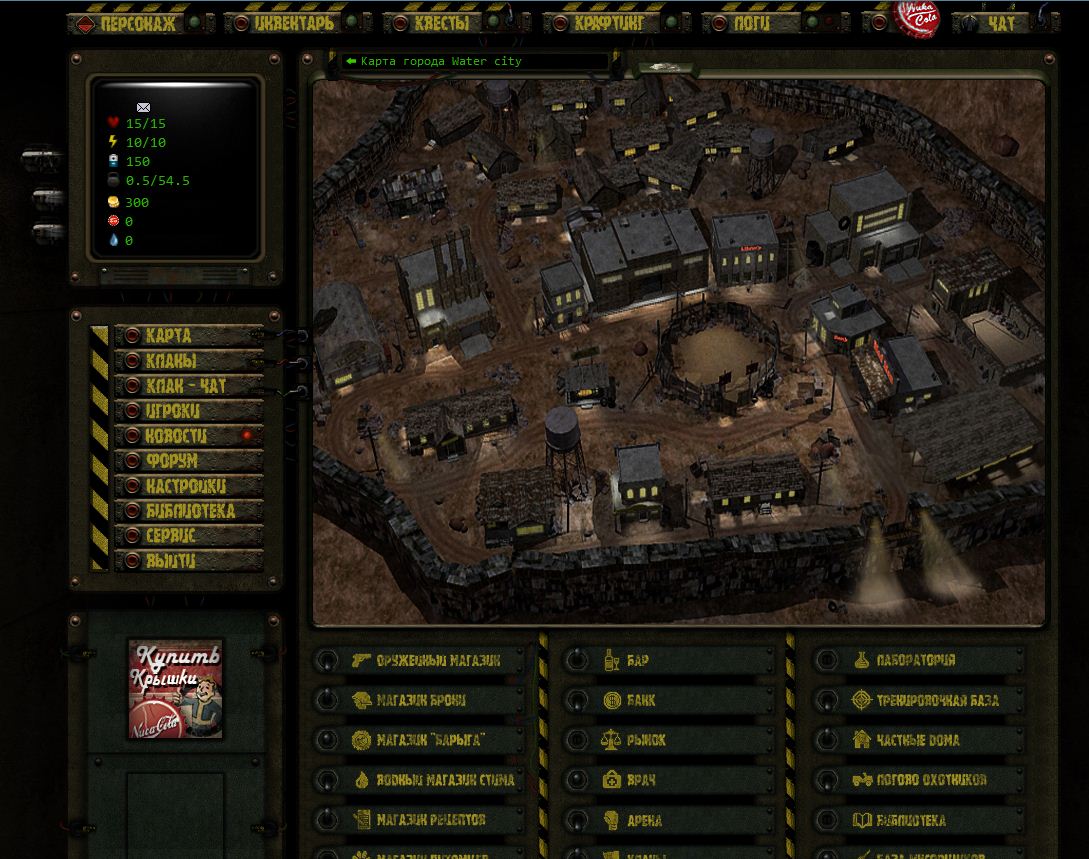Open the Чат tab
Image resolution: width=1089 pixels, height=859 pixels.
(x=1001, y=23)
